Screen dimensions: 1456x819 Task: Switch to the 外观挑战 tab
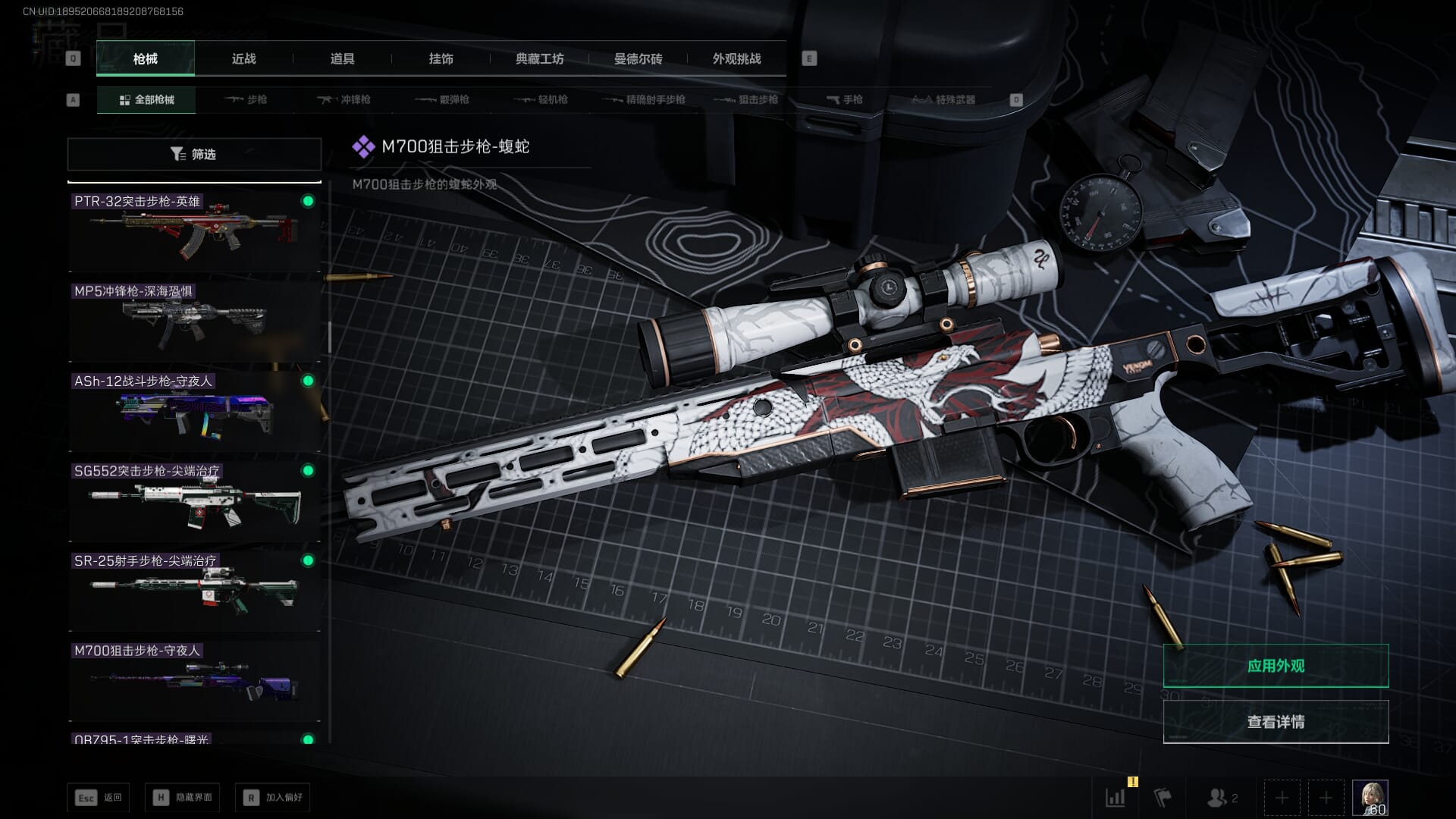pyautogui.click(x=736, y=58)
